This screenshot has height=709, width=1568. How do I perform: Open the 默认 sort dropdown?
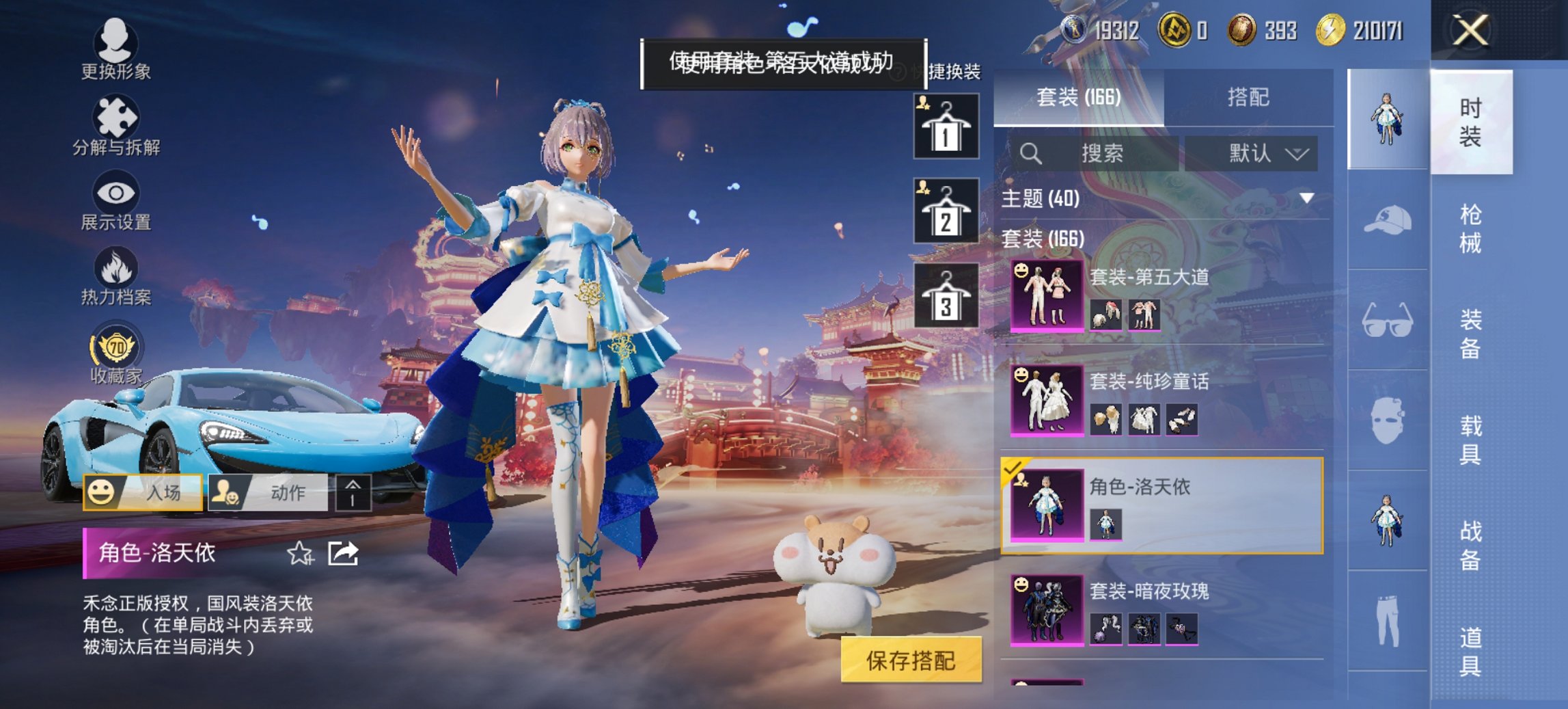coord(1265,154)
